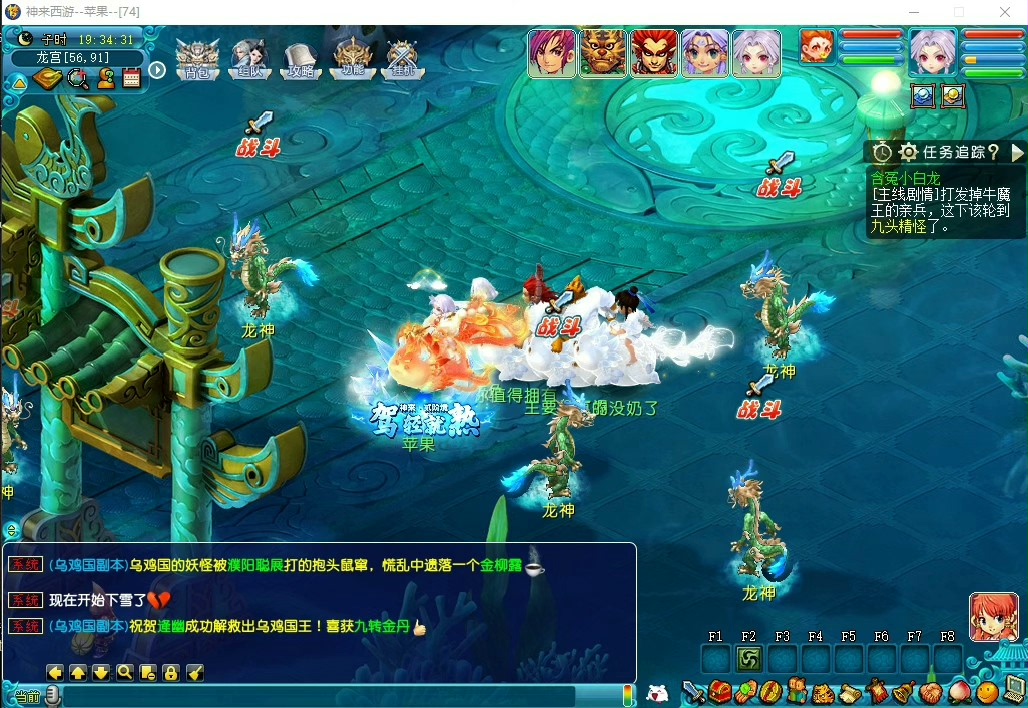Expand the top menu with the round arrow button
The width and height of the screenshot is (1028, 708).
(x=157, y=70)
